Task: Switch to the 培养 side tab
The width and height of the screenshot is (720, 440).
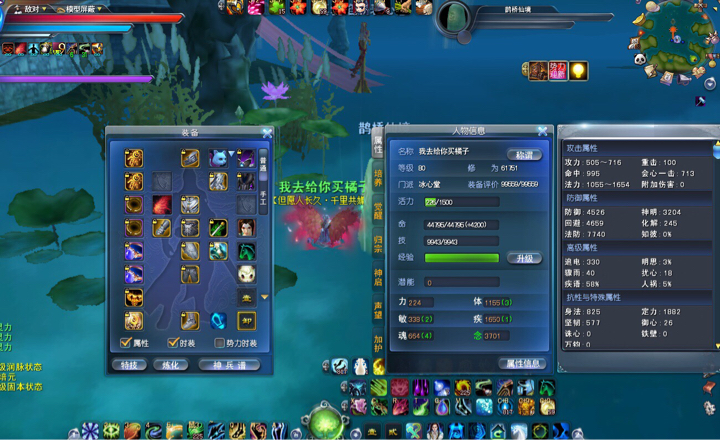Action: (x=378, y=178)
